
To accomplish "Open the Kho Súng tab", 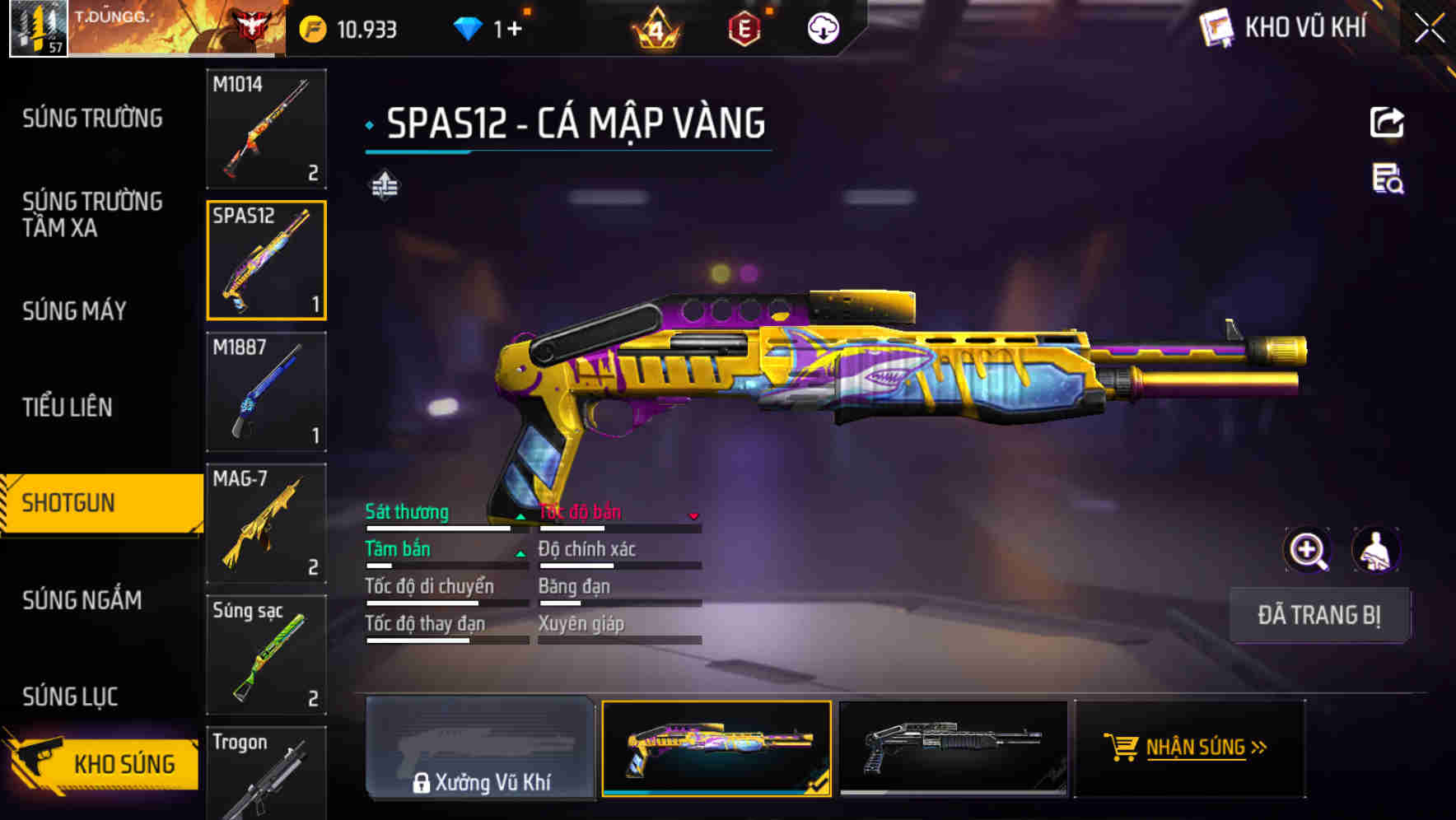I will [x=103, y=763].
